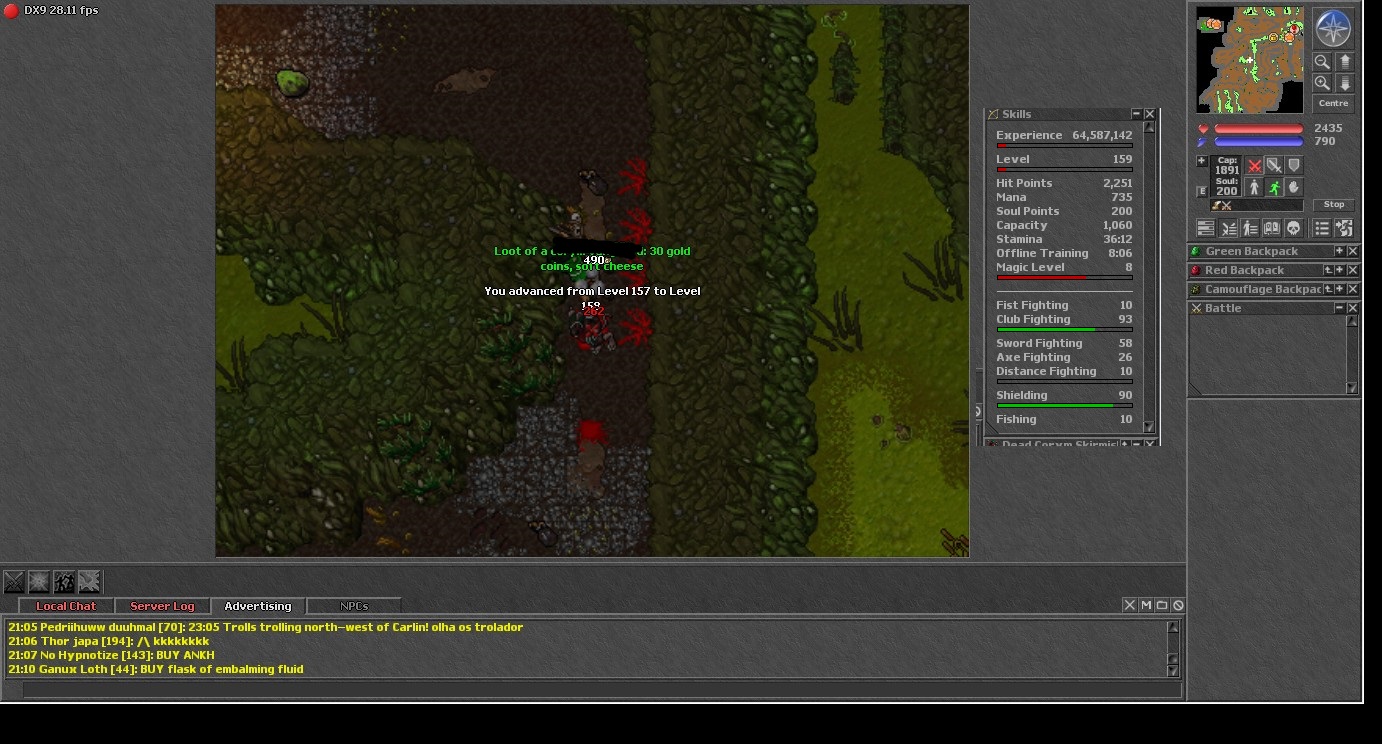Click the chat text input field
The height and width of the screenshot is (744, 1382).
click(600, 690)
